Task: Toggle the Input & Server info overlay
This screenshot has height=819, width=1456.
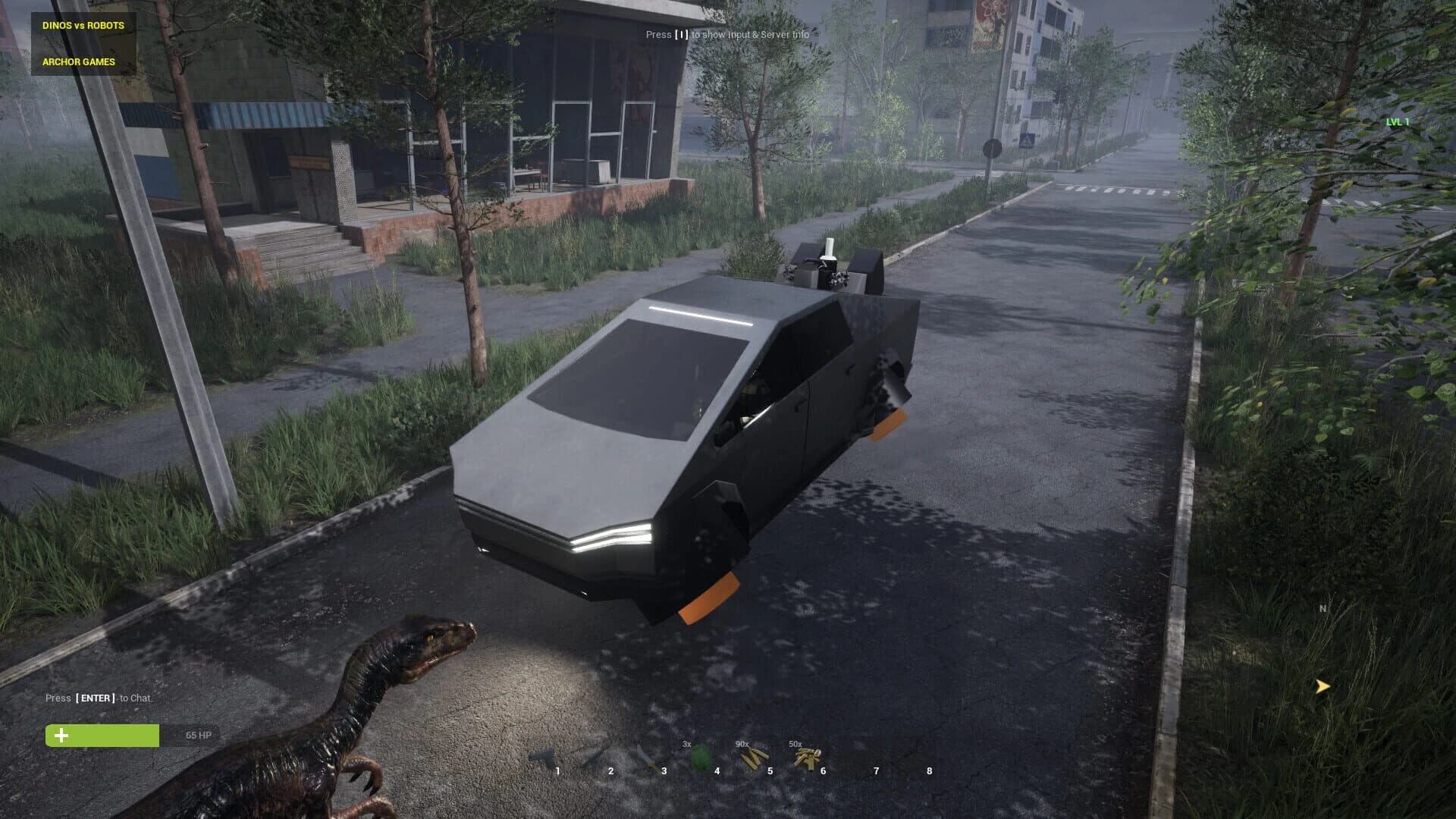Action: point(727,35)
